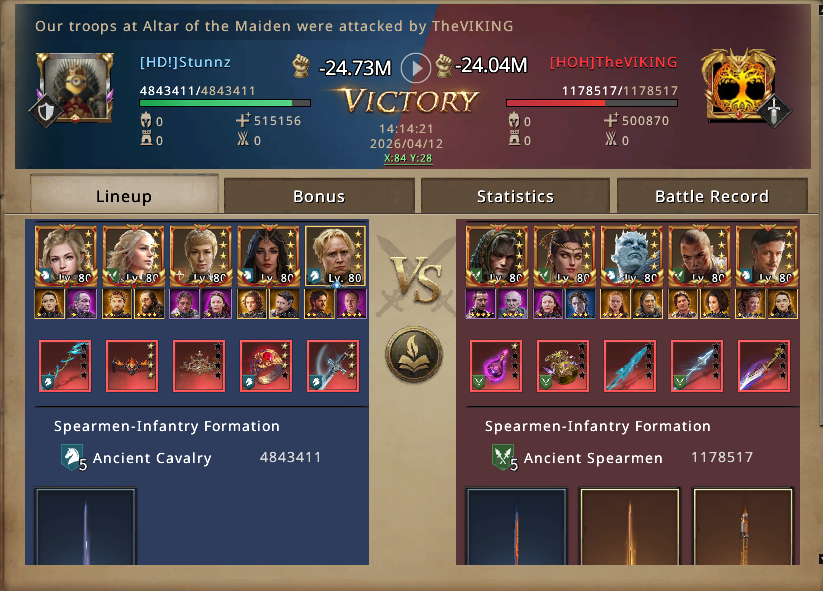Open the Bonus tab
The width and height of the screenshot is (823, 591).
click(318, 196)
